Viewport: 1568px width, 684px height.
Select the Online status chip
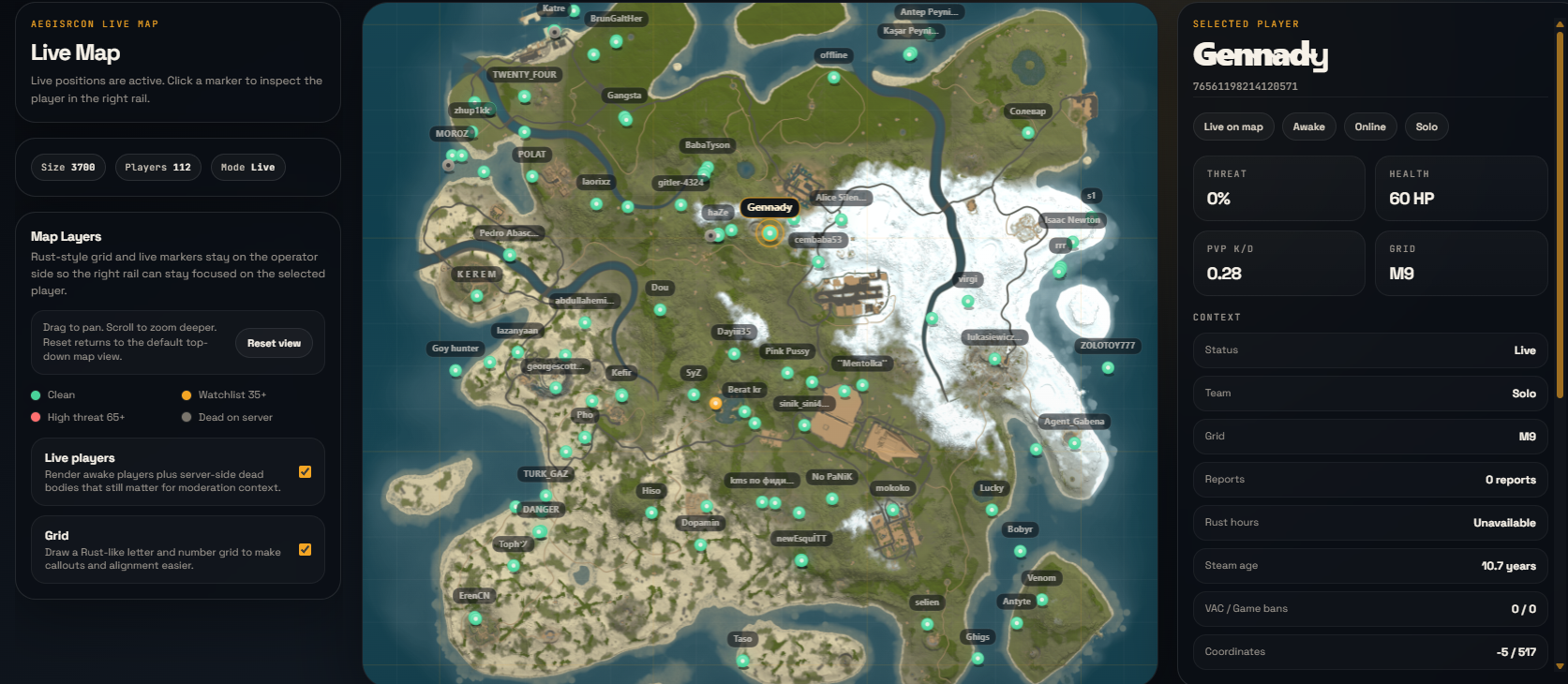tap(1370, 126)
